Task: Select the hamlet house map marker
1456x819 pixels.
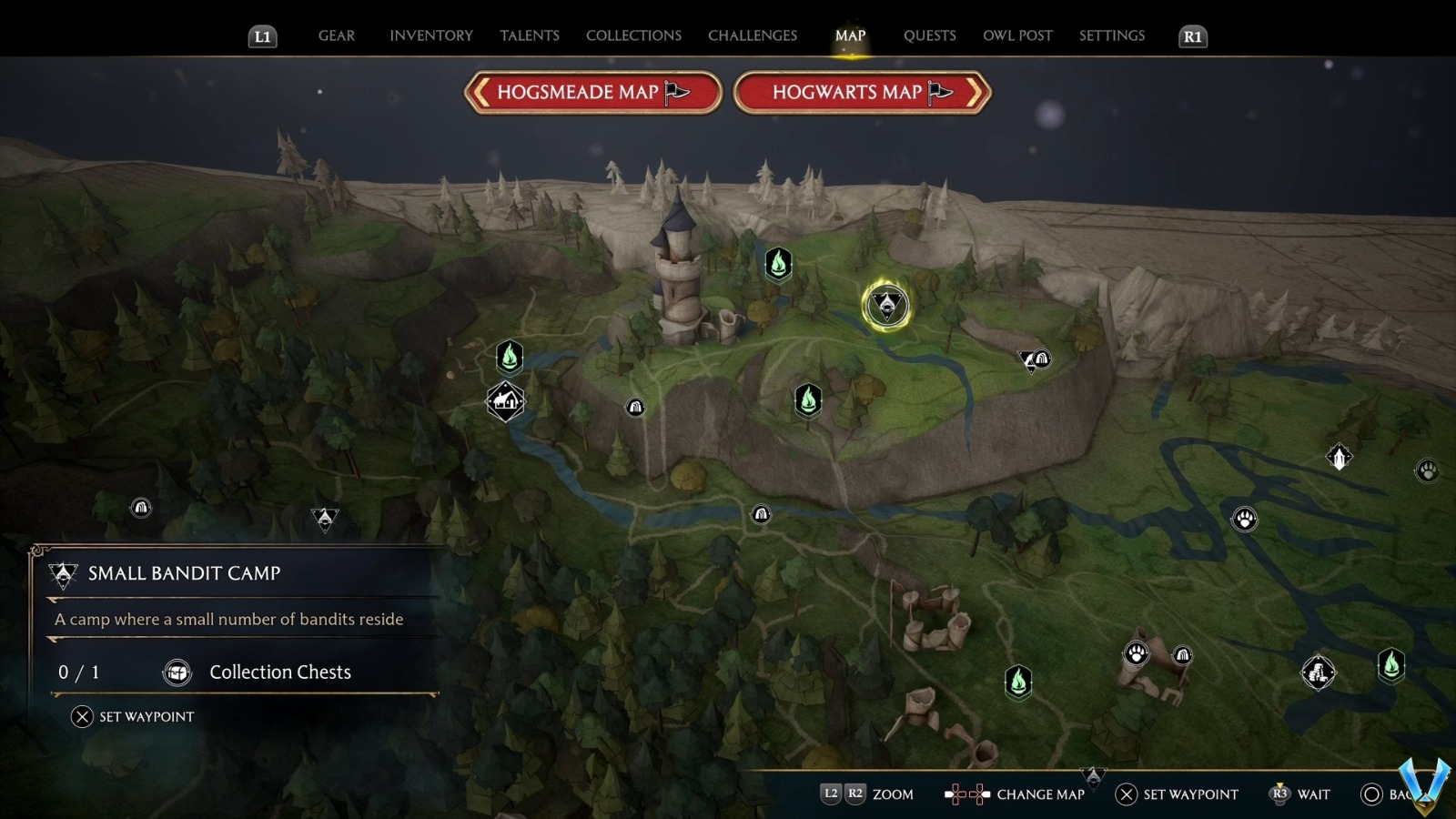Action: (504, 400)
